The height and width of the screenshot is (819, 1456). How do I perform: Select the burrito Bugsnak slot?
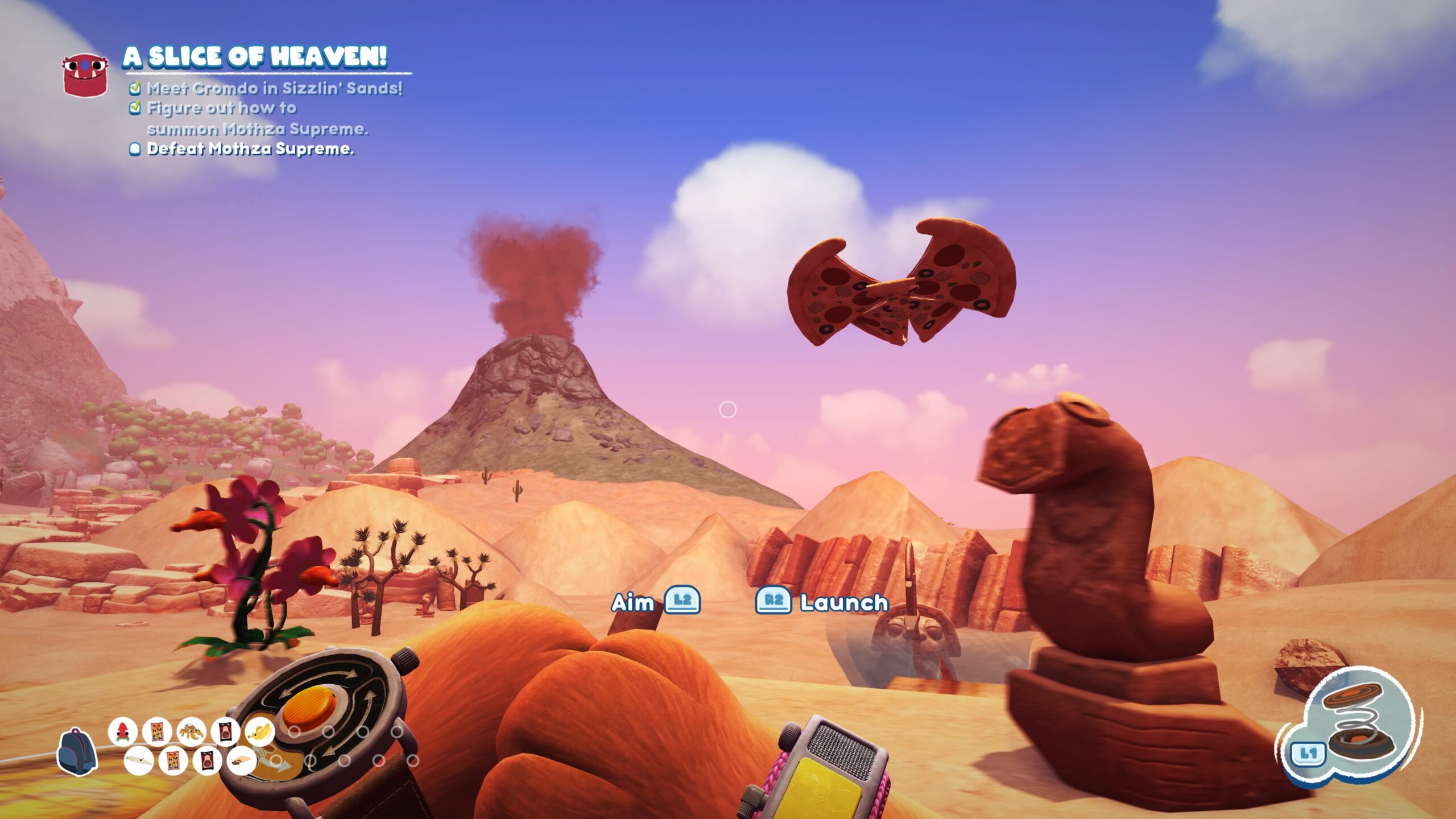[x=241, y=760]
